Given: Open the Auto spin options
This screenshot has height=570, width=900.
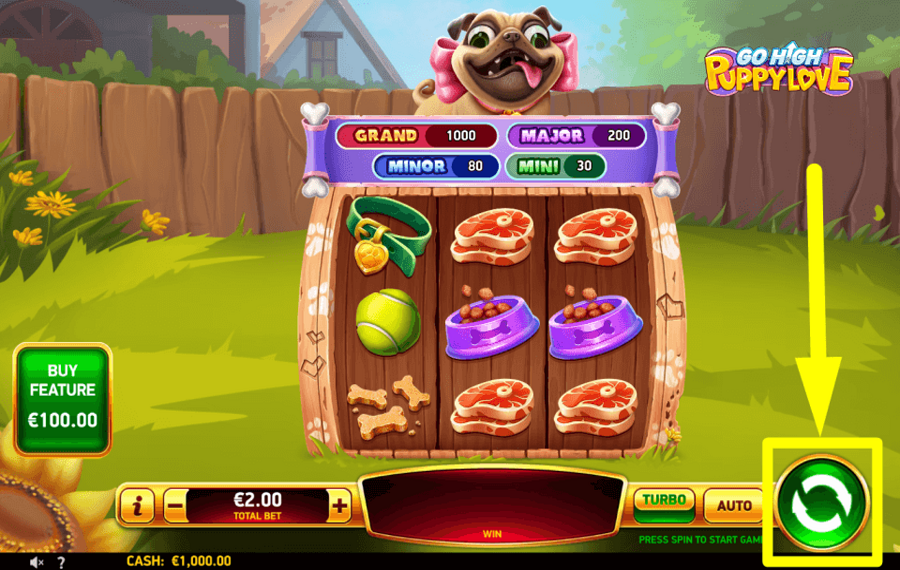Looking at the screenshot, I should coord(734,506).
